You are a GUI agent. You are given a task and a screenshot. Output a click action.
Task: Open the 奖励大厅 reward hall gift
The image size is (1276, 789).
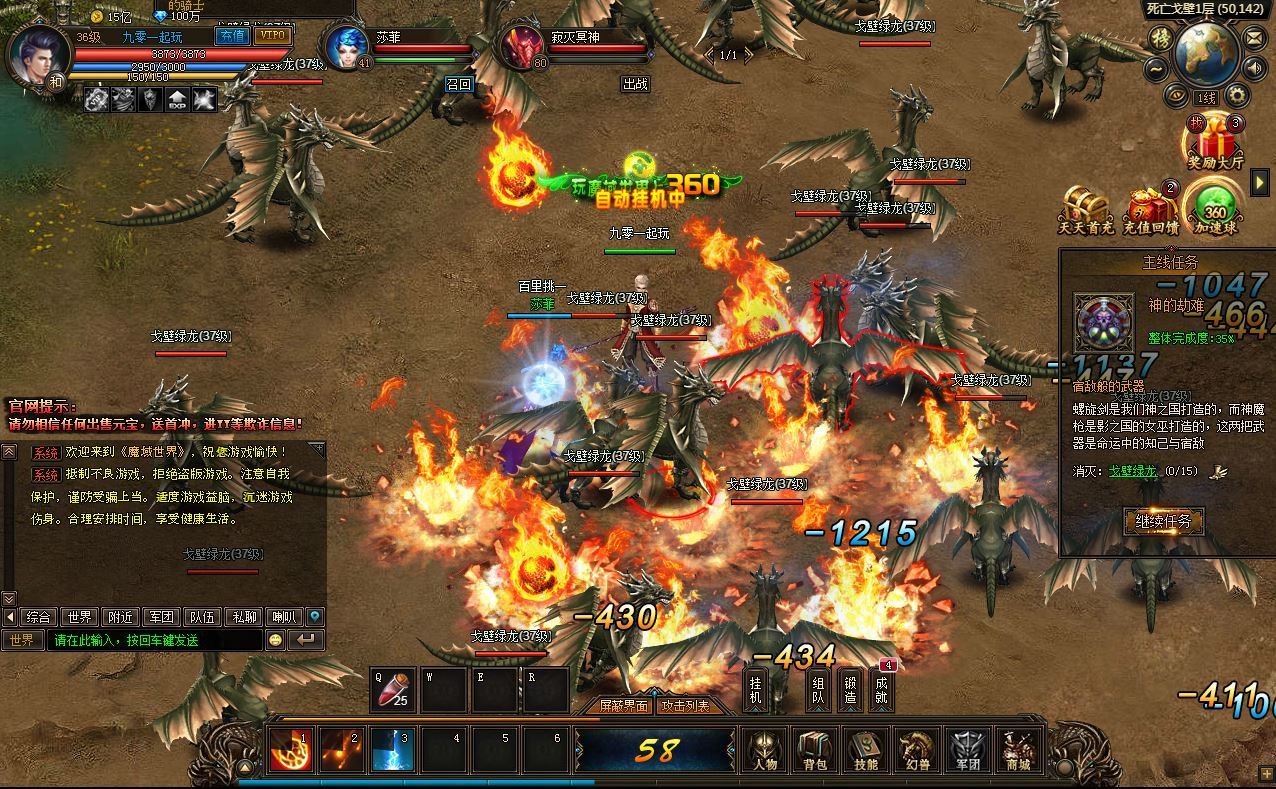1215,142
